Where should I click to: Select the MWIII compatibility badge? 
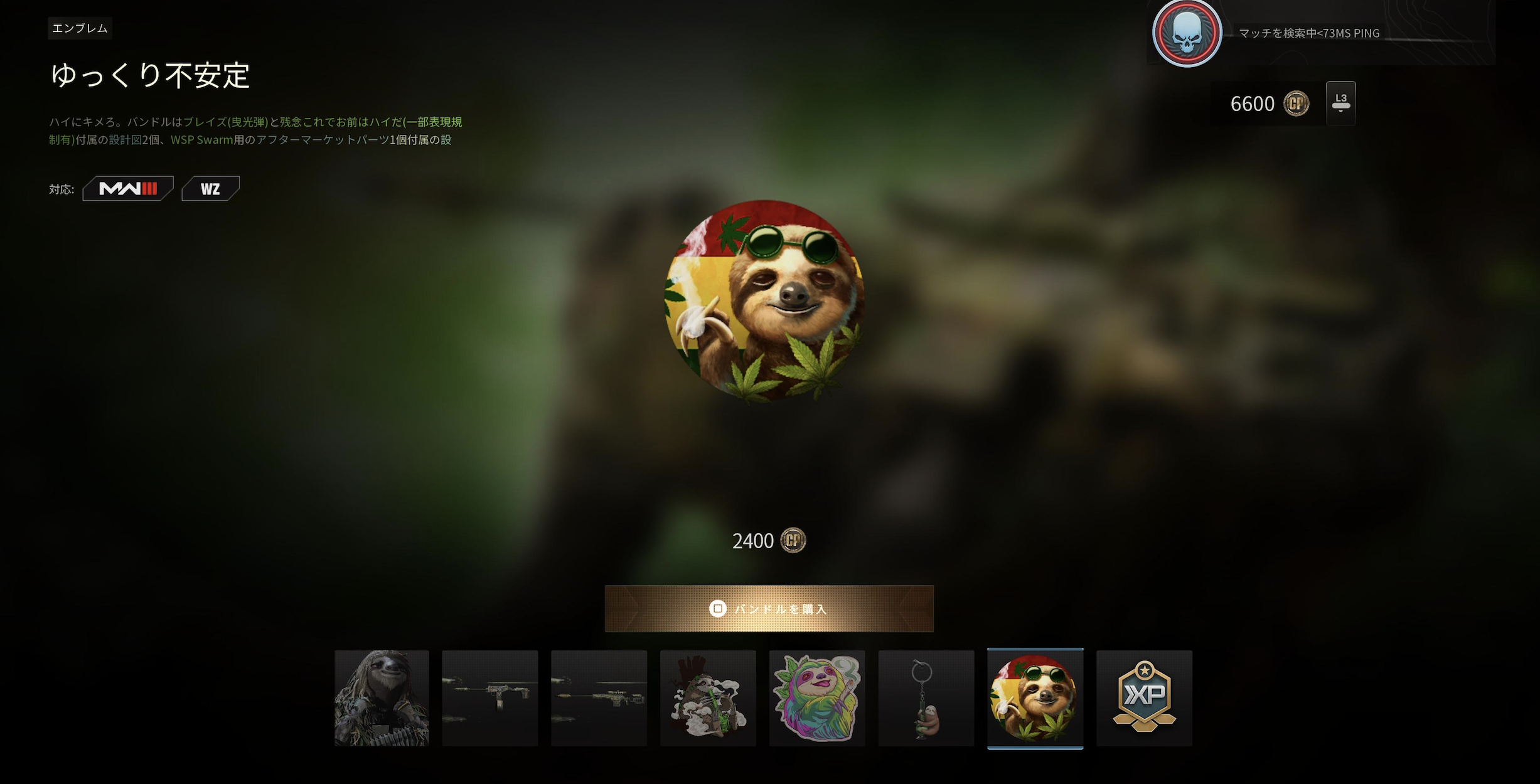click(x=127, y=188)
